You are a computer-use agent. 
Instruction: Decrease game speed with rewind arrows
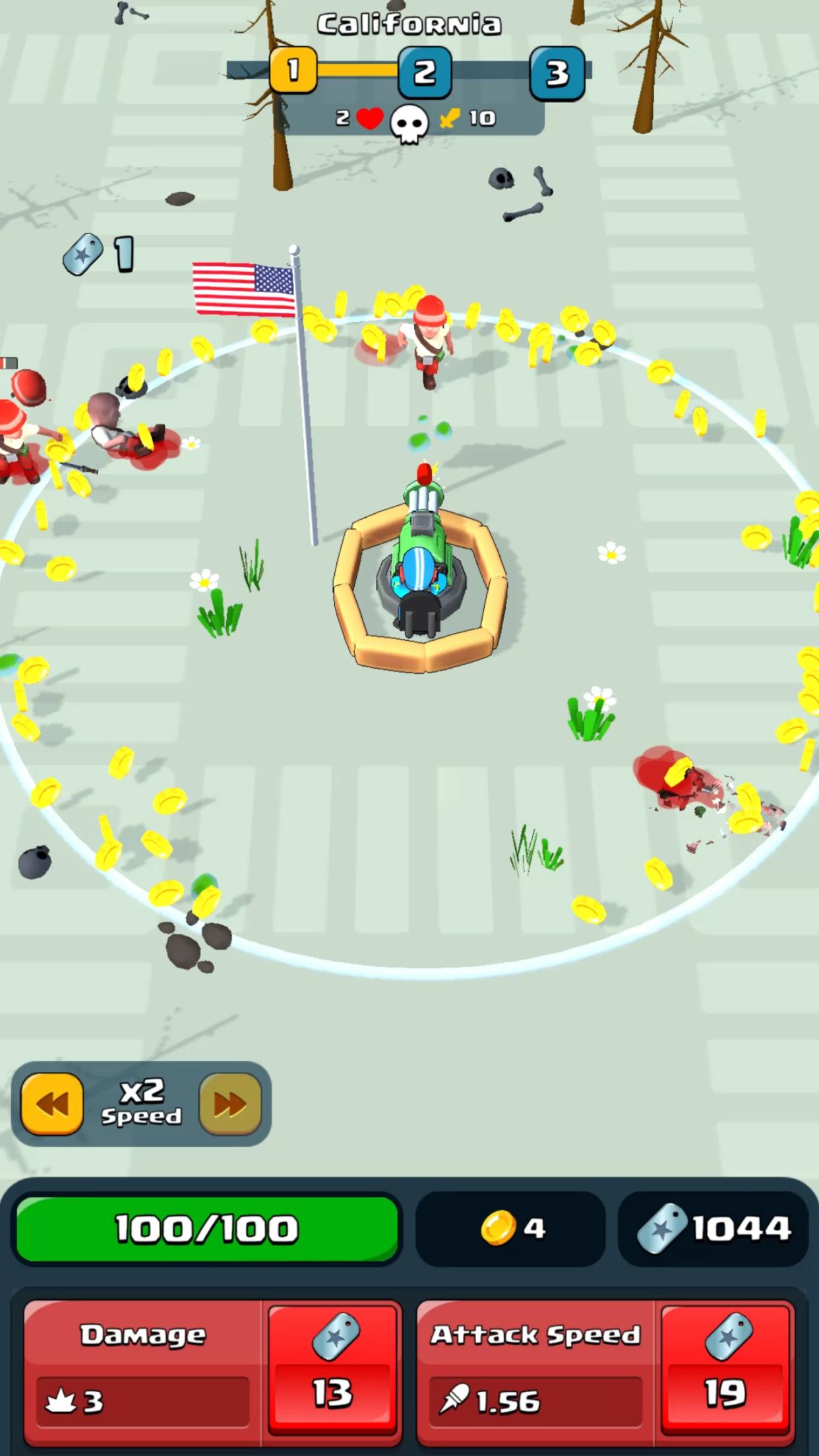click(x=52, y=1104)
